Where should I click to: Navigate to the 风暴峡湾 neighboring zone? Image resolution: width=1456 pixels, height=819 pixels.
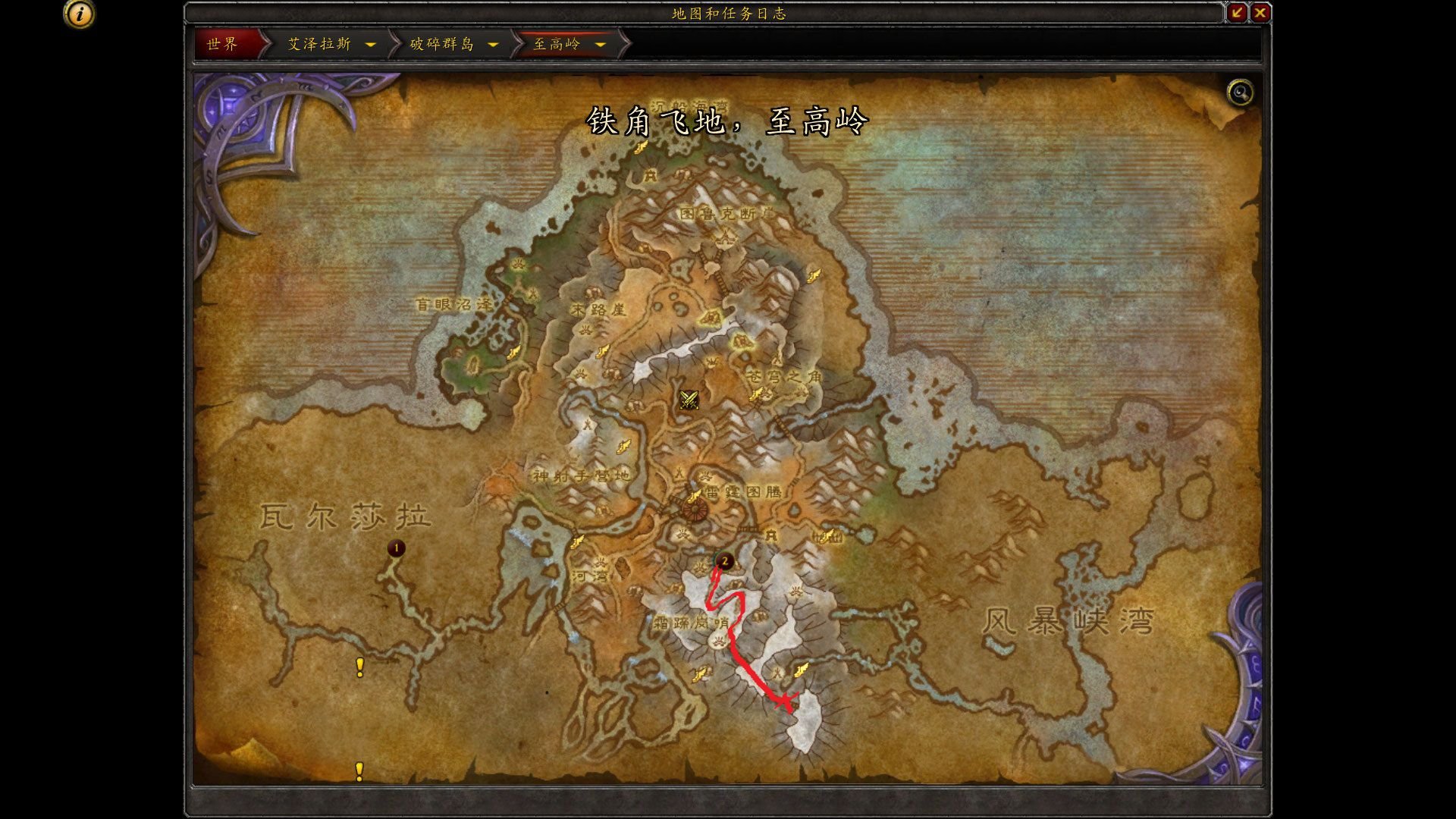tap(1068, 622)
